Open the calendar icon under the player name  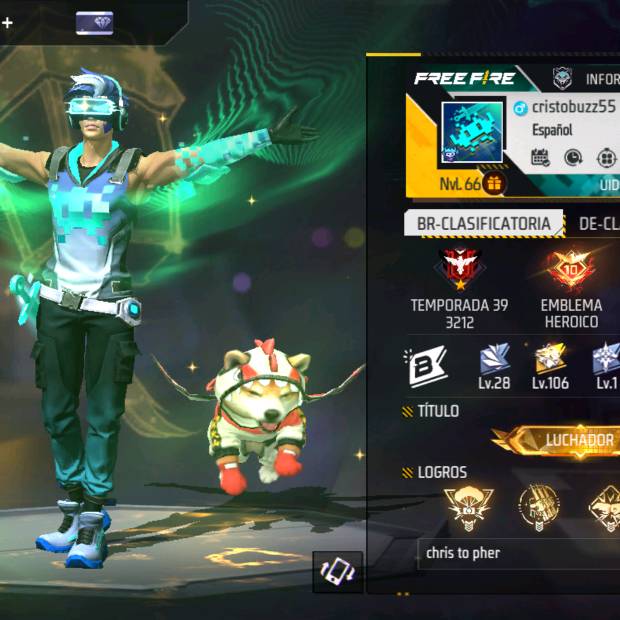(x=540, y=157)
